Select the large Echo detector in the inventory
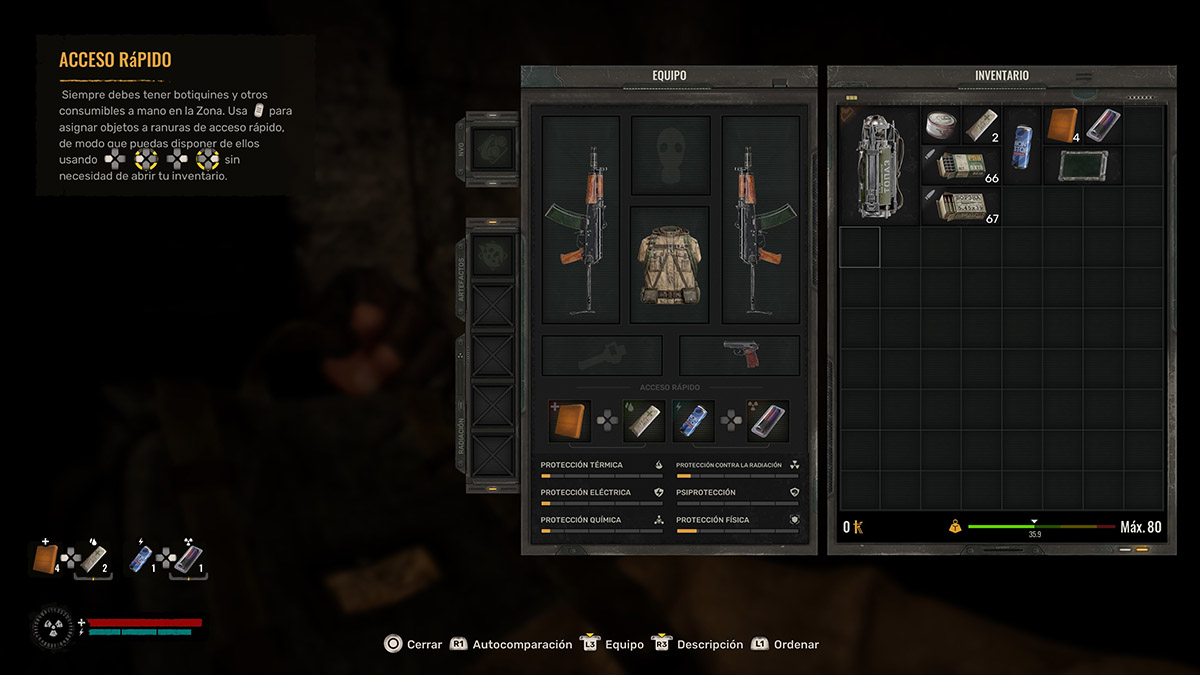Screen dimensions: 1200x675 pos(879,166)
